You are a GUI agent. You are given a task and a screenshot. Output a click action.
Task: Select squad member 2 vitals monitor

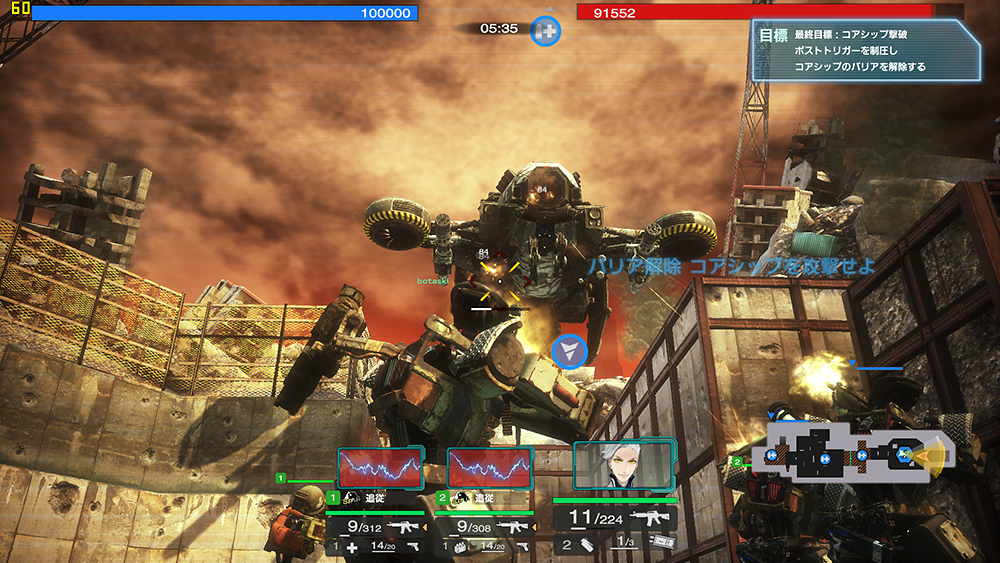[489, 468]
